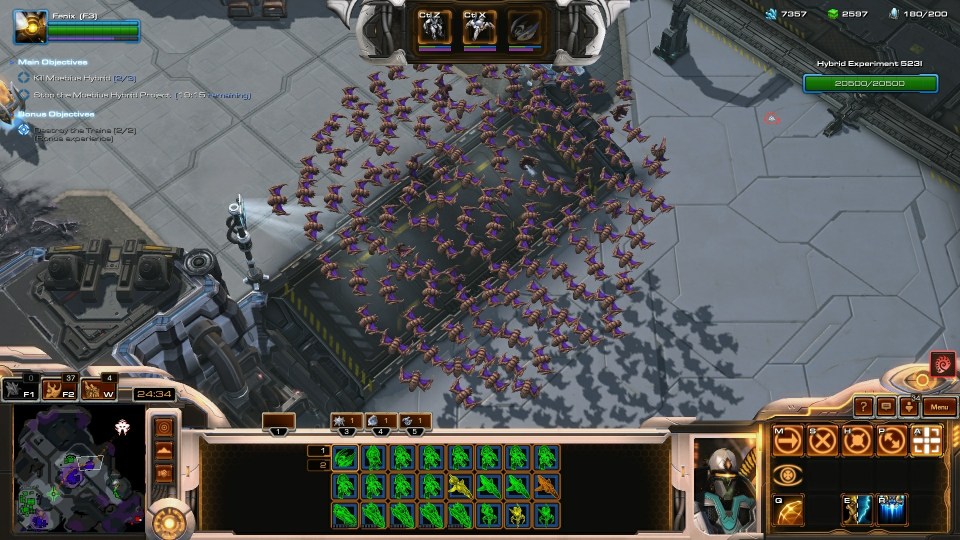Activate the Ctrl+X top bar ability
The image size is (960, 540).
(x=477, y=27)
